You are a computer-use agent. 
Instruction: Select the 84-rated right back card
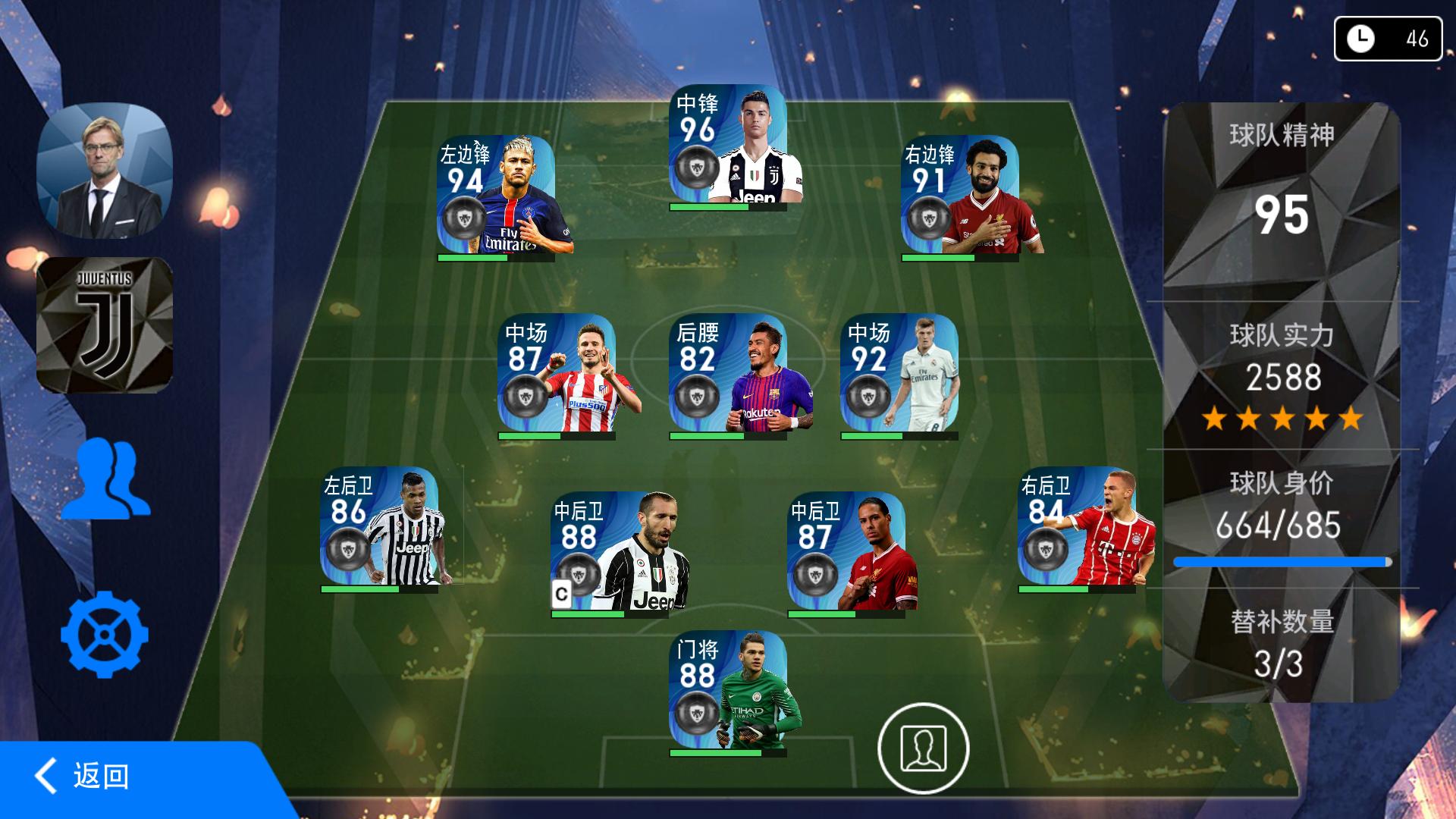click(x=1078, y=526)
